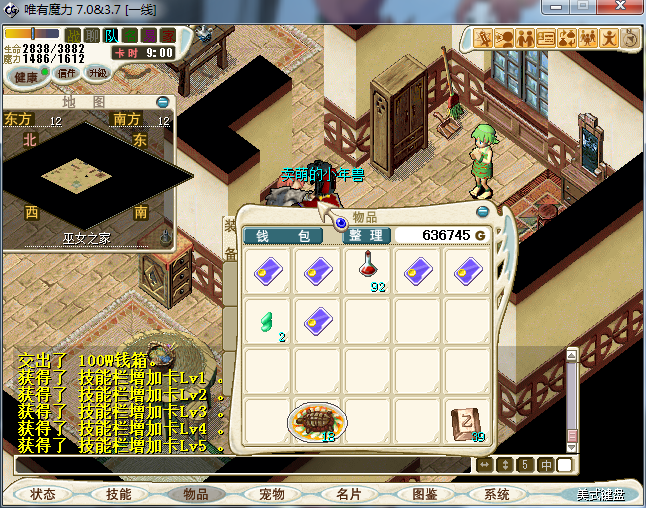Image resolution: width=646 pixels, height=508 pixels.
Task: Open the 状态 status menu
Action: [43, 494]
